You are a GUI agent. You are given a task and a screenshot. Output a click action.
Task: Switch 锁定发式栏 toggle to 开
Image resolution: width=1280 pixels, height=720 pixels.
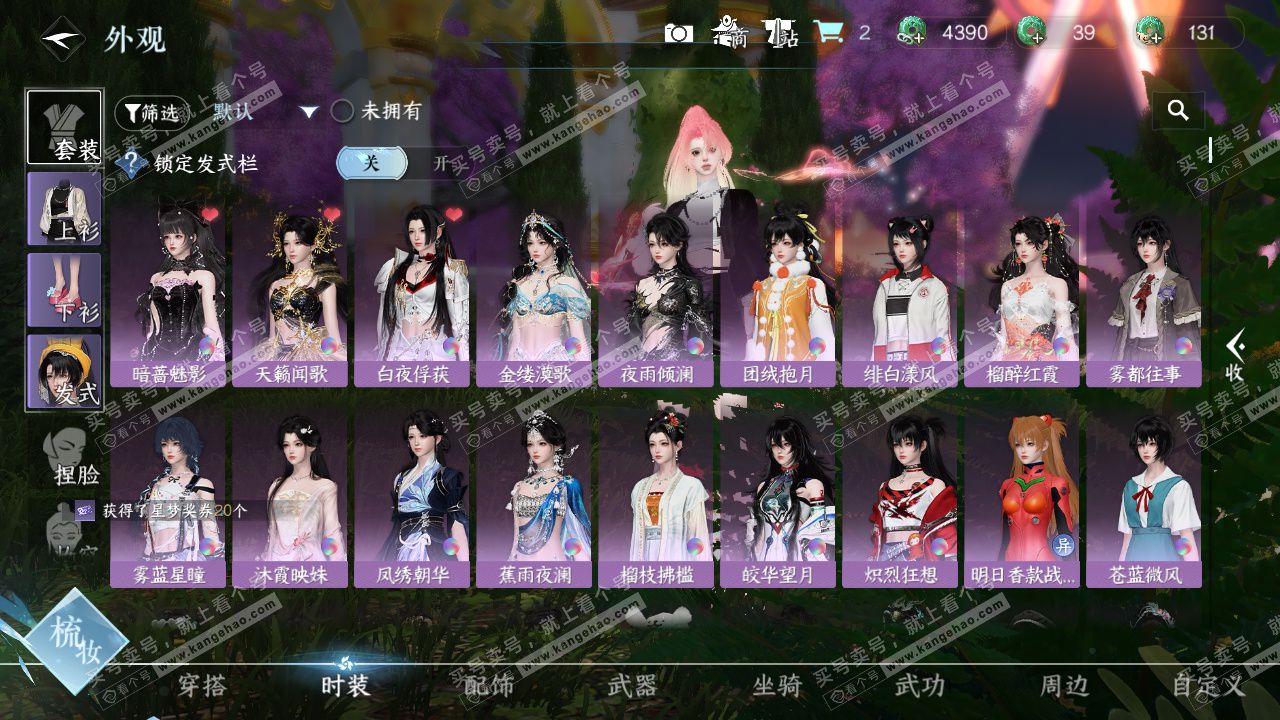pyautogui.click(x=440, y=163)
